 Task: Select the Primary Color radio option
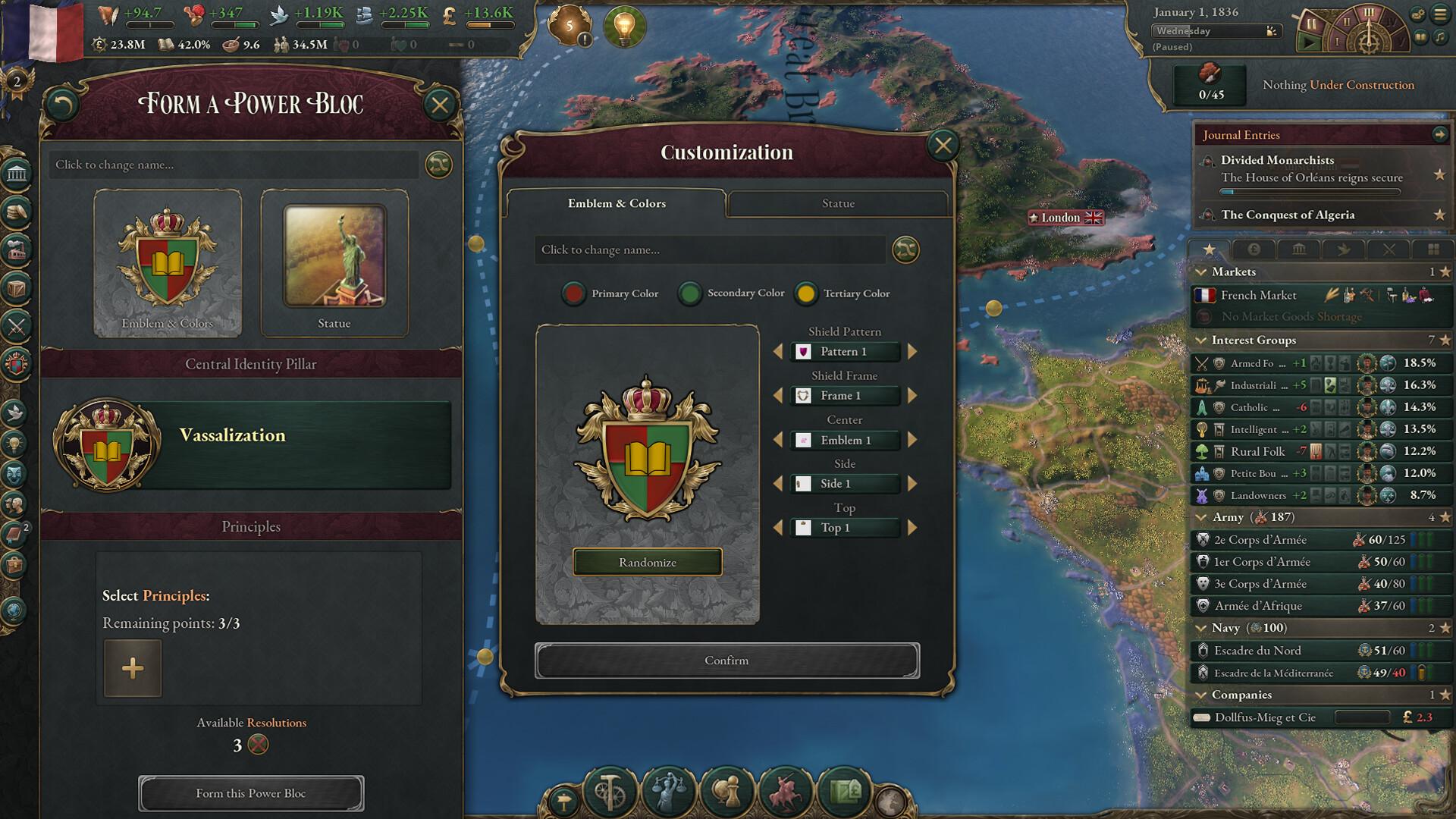tap(573, 294)
